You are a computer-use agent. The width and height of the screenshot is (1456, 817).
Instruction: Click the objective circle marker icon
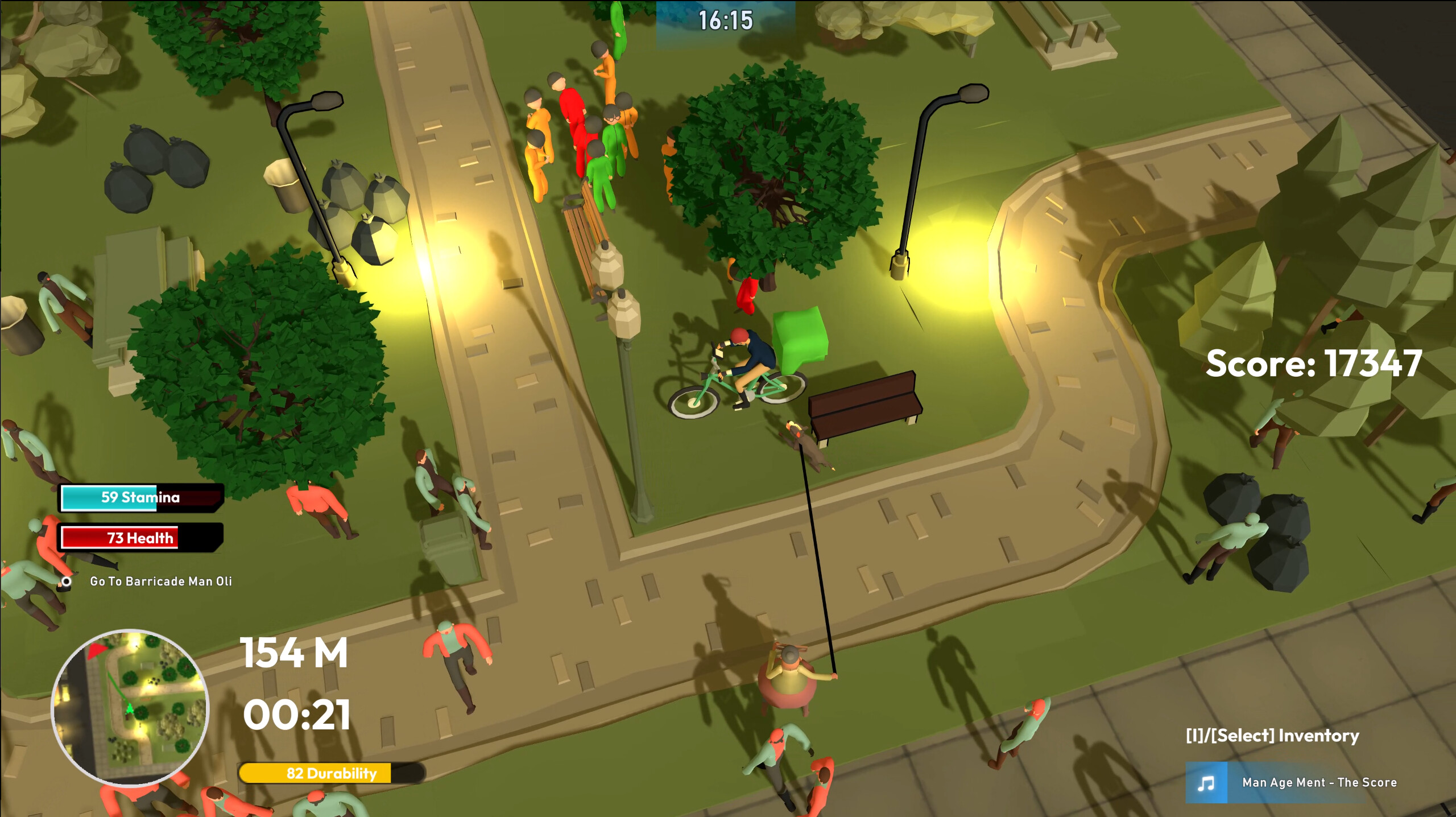point(67,582)
